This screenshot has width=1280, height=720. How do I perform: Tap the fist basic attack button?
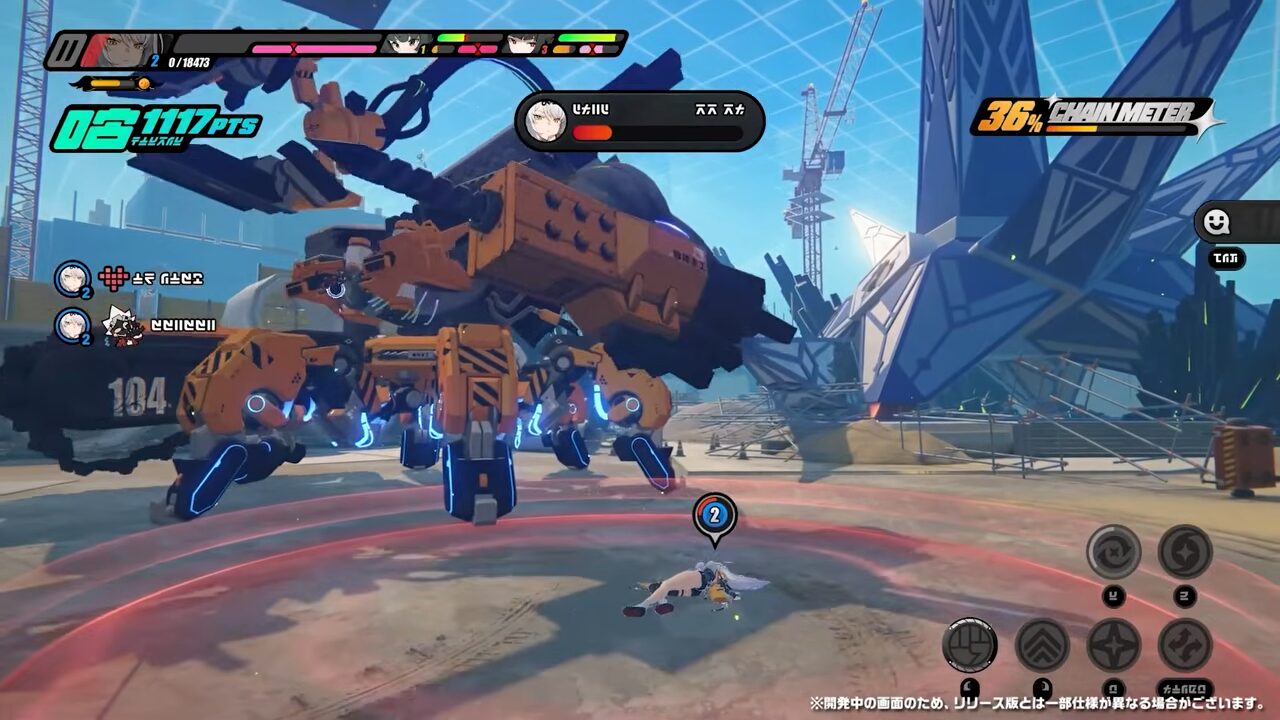[x=969, y=645]
